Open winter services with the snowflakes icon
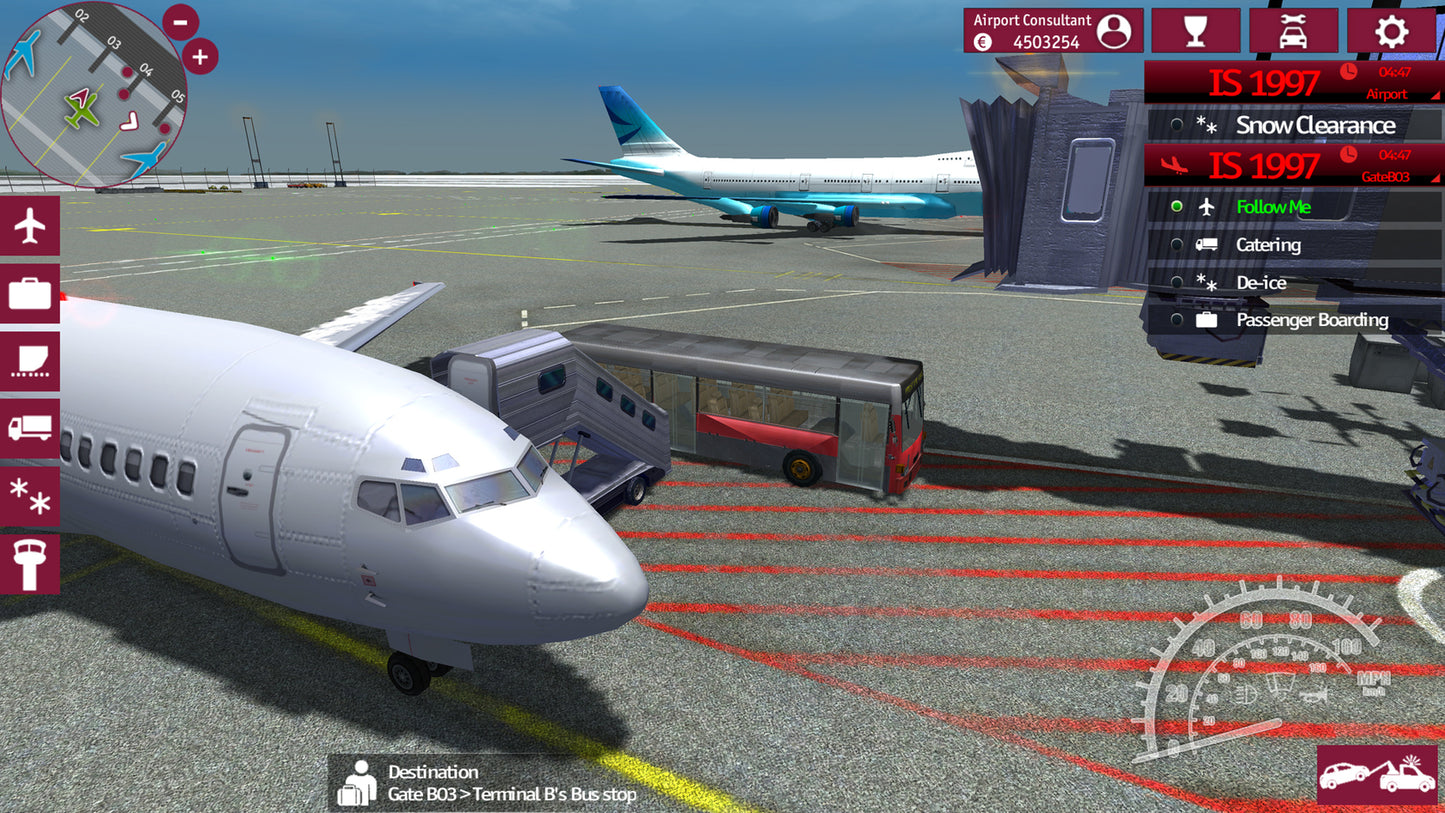Image resolution: width=1445 pixels, height=813 pixels. pos(30,496)
